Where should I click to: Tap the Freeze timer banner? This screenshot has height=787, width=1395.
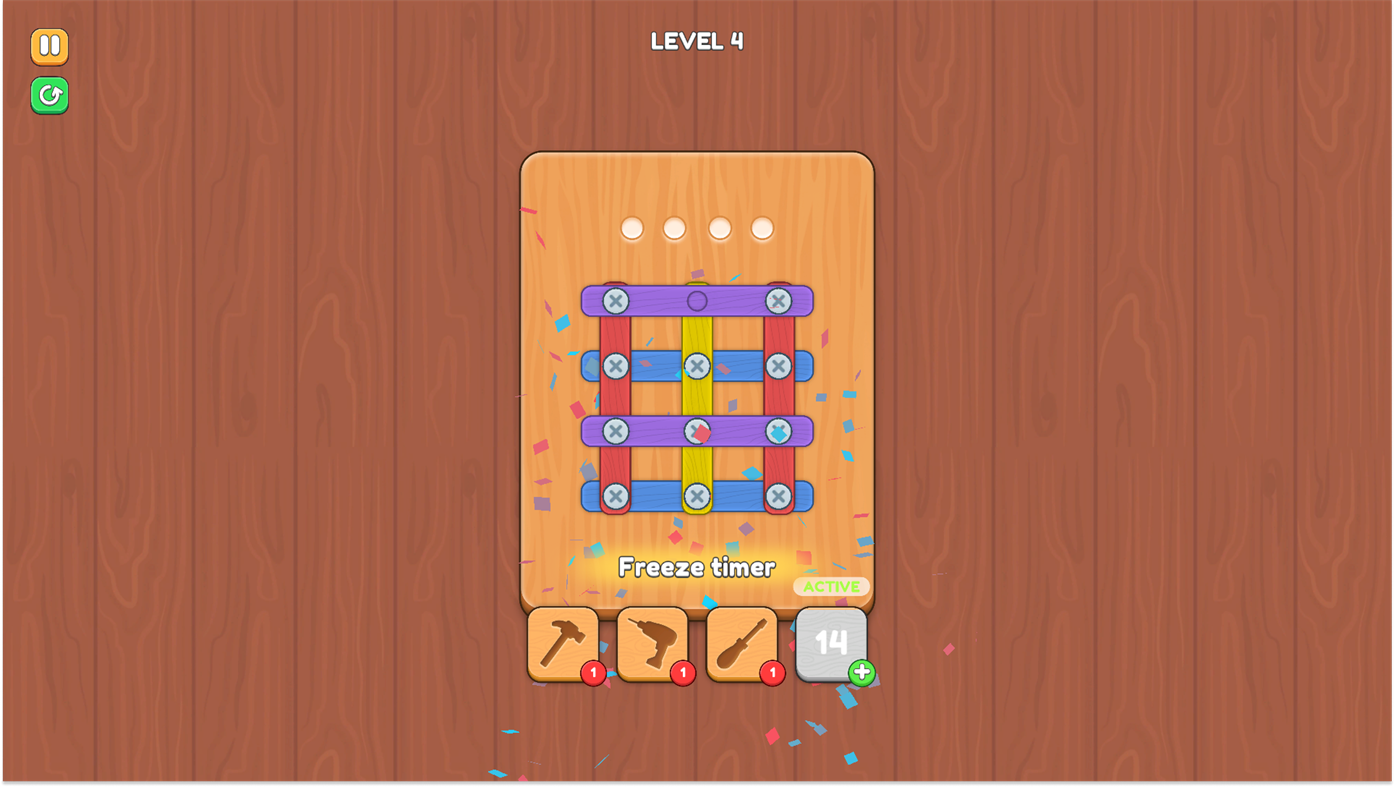tap(696, 566)
